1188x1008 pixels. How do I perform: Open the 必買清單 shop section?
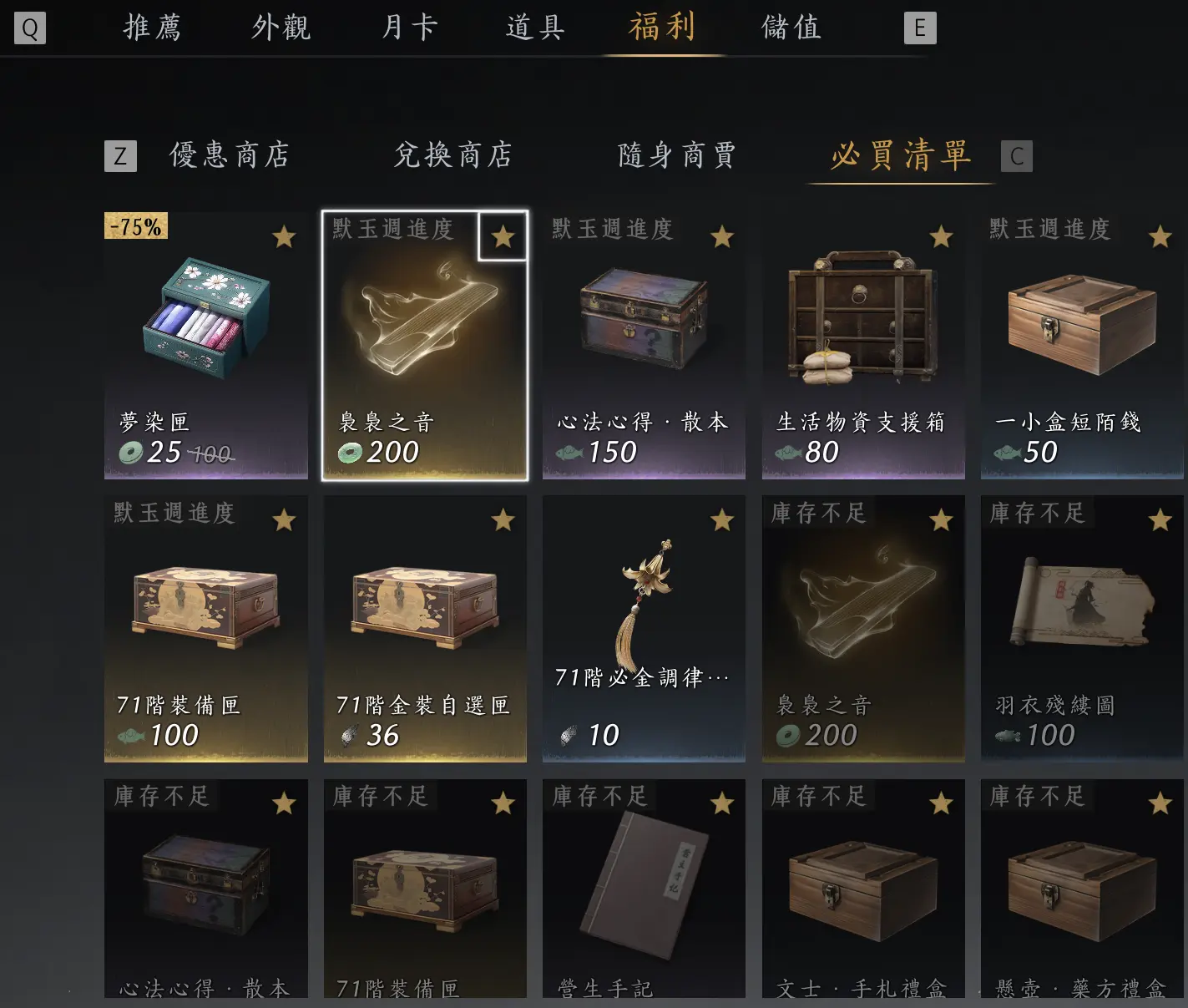pos(899,155)
